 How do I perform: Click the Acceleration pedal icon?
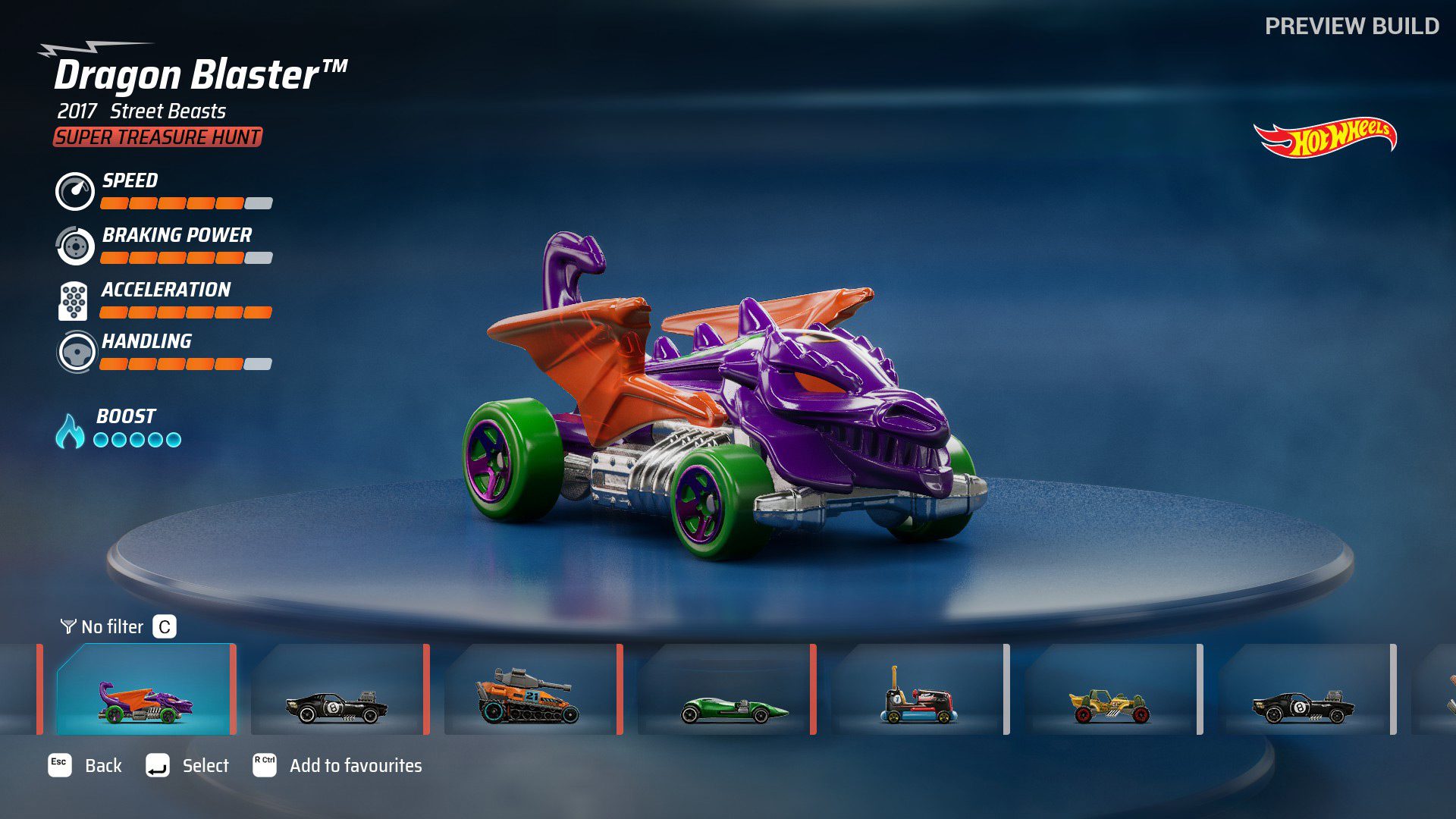(74, 301)
